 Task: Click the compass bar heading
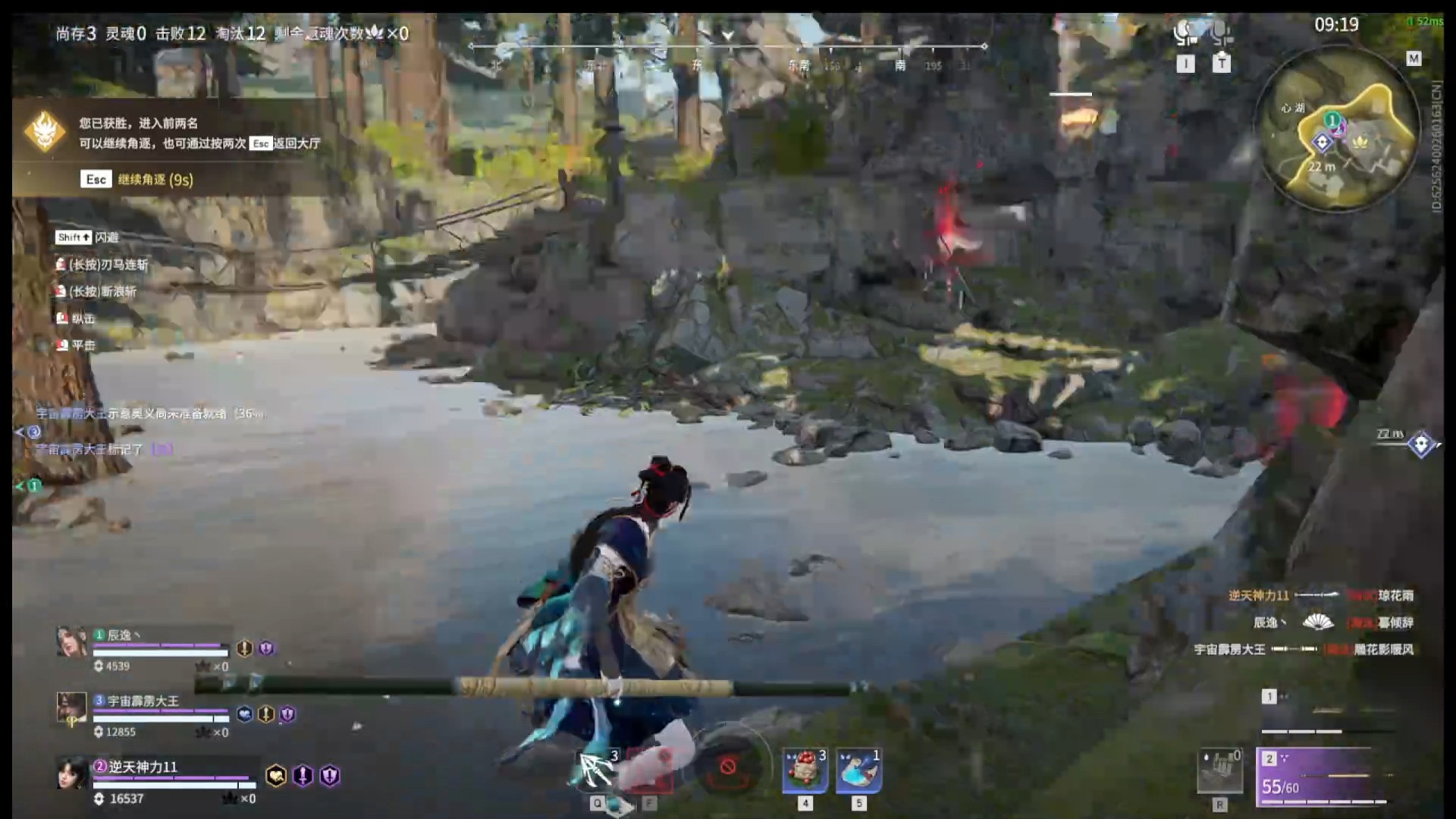tap(727, 47)
